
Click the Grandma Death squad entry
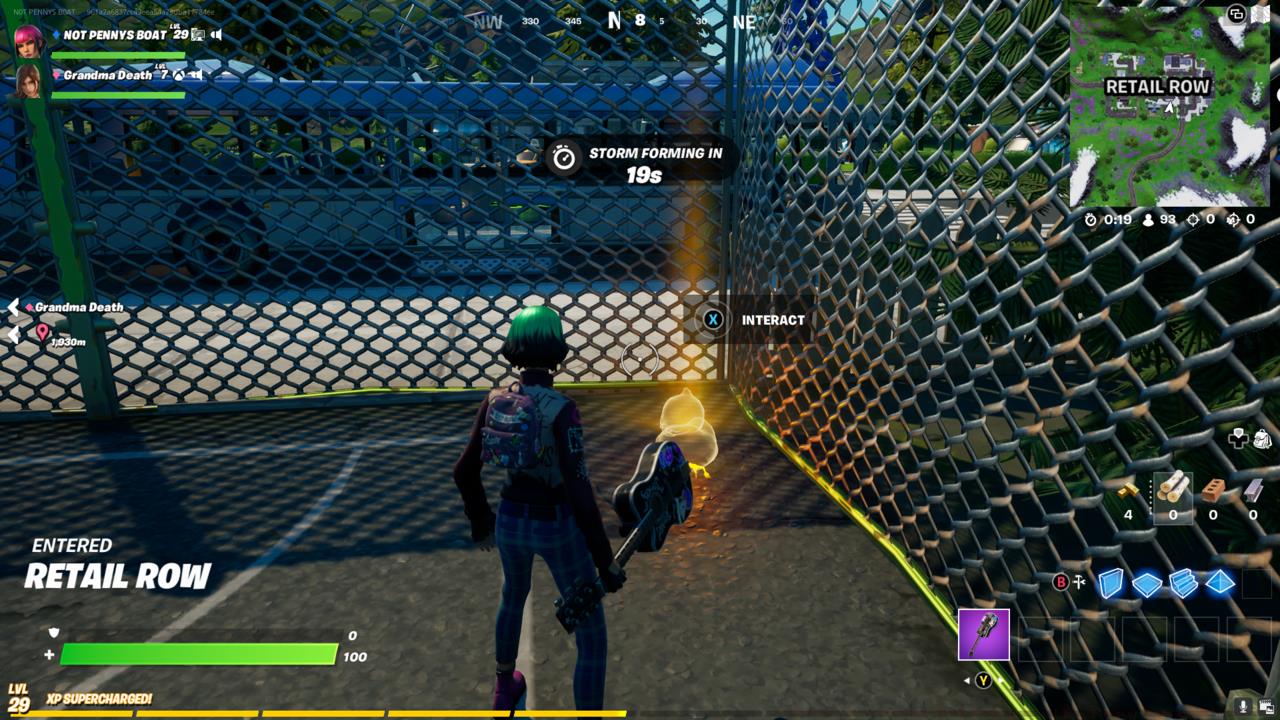(x=108, y=75)
